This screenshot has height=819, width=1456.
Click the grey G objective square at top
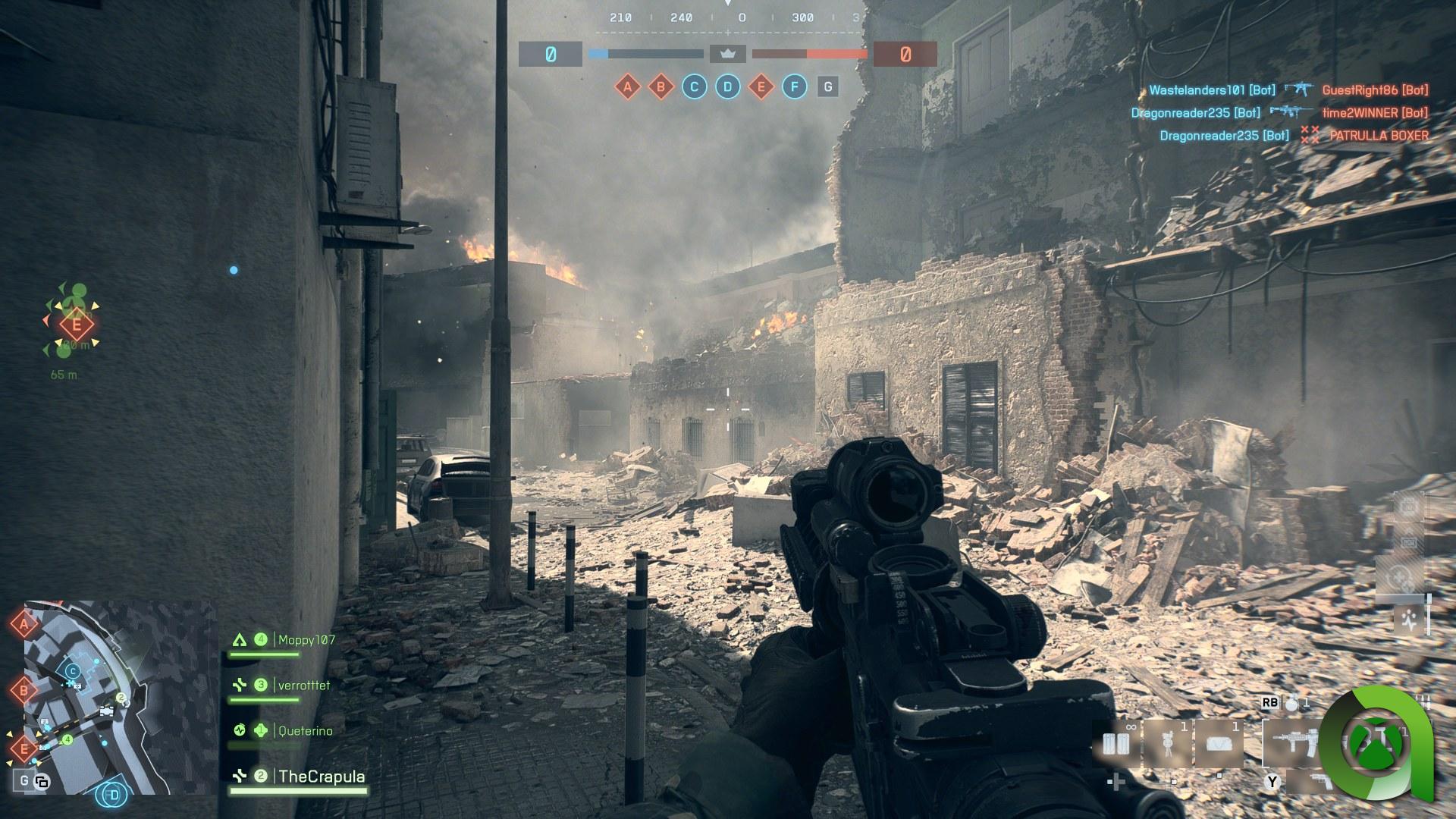tap(827, 87)
